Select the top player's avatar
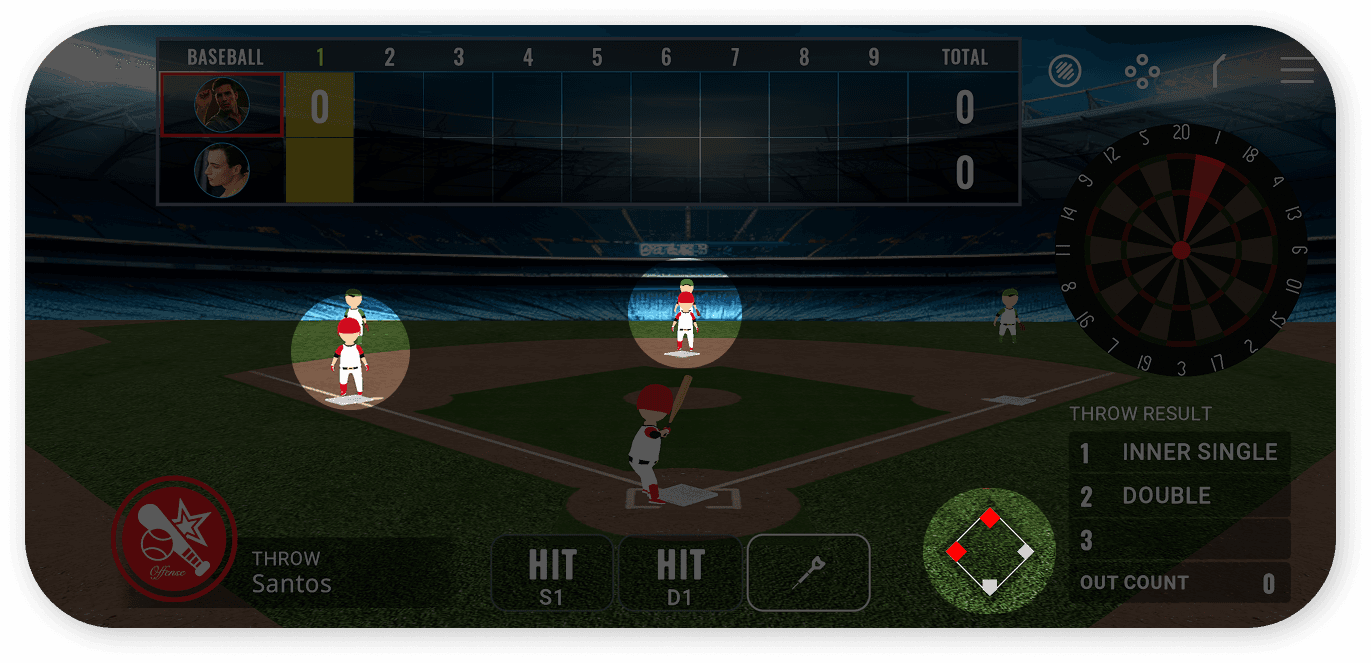 (x=221, y=105)
